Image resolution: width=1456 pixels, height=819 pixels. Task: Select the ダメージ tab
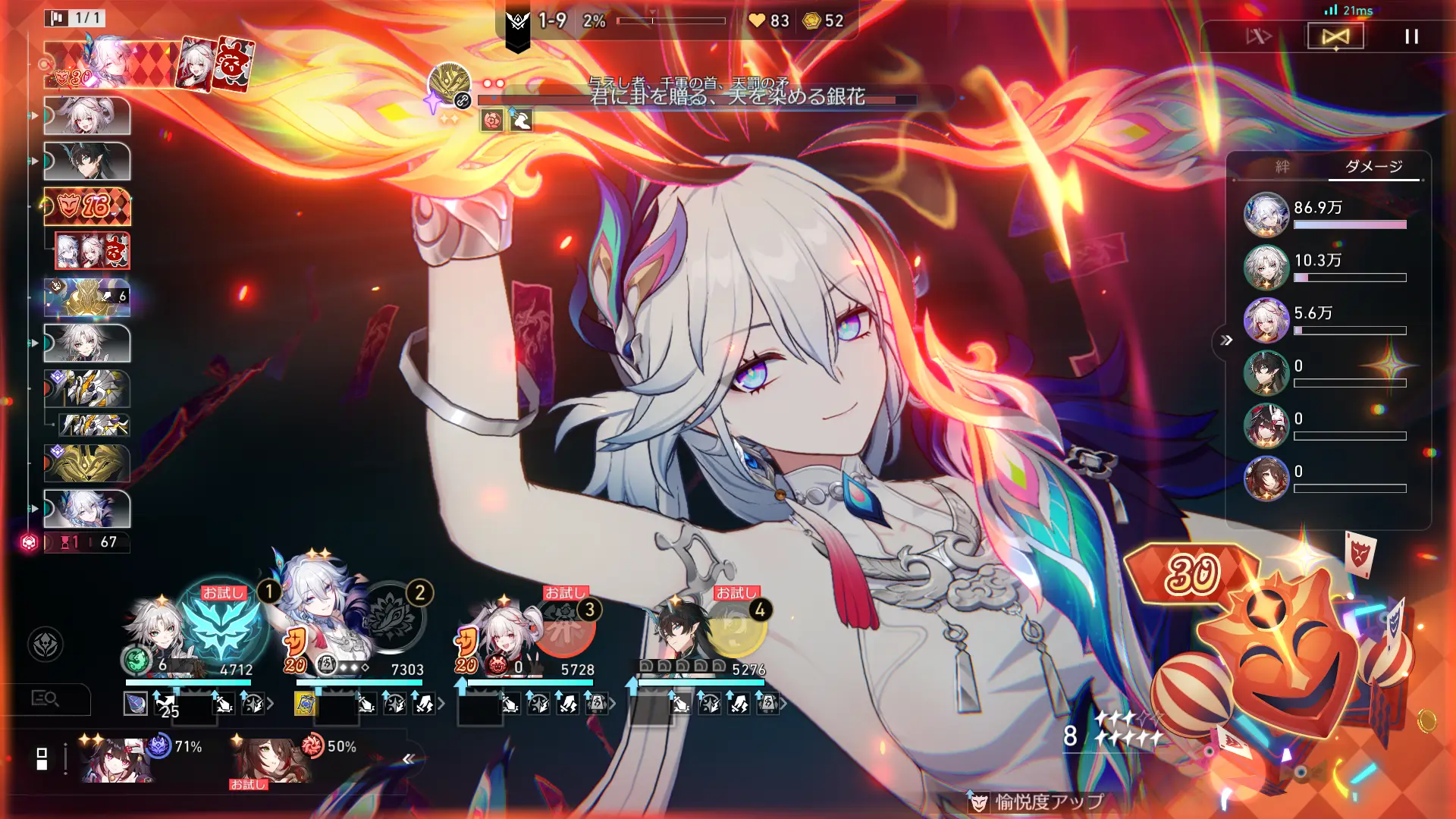[x=1373, y=167]
